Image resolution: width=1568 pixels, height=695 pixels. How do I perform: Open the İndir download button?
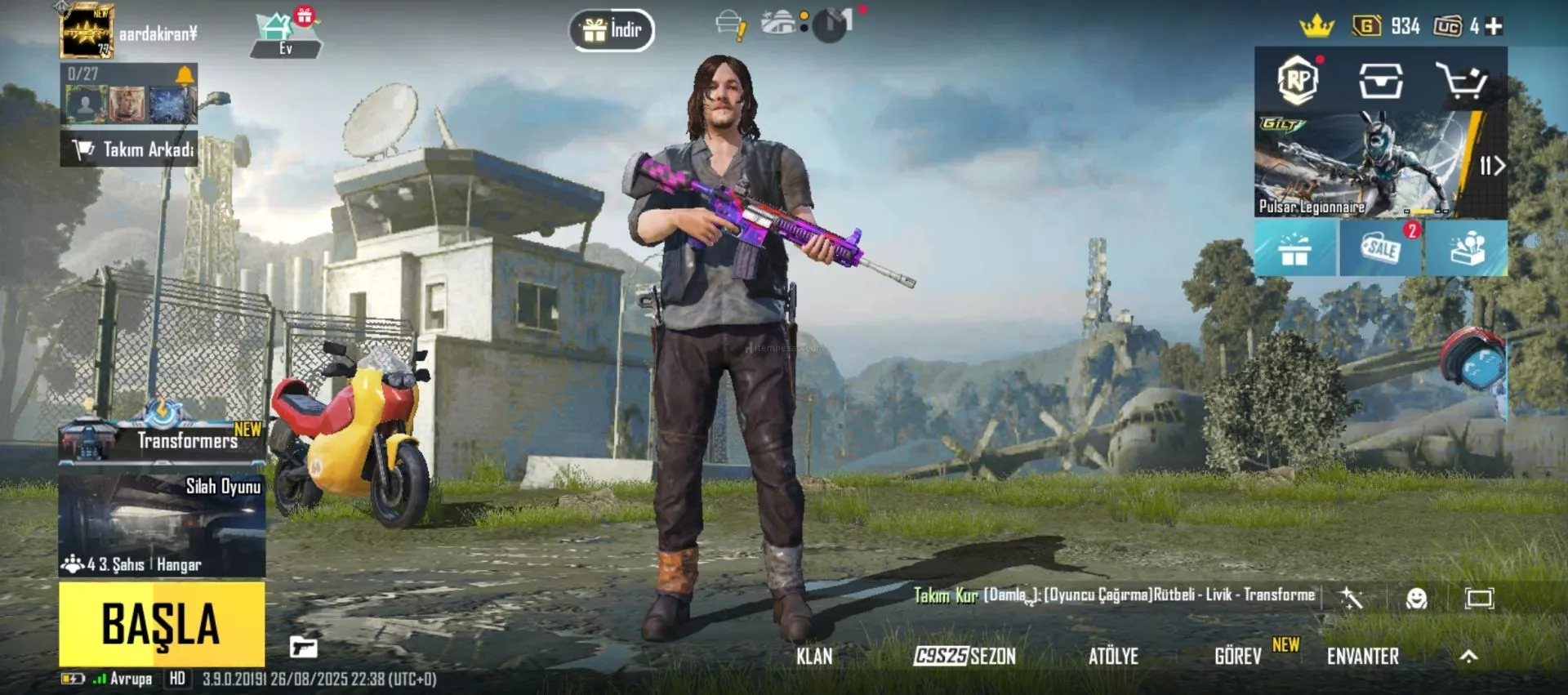pyautogui.click(x=612, y=30)
